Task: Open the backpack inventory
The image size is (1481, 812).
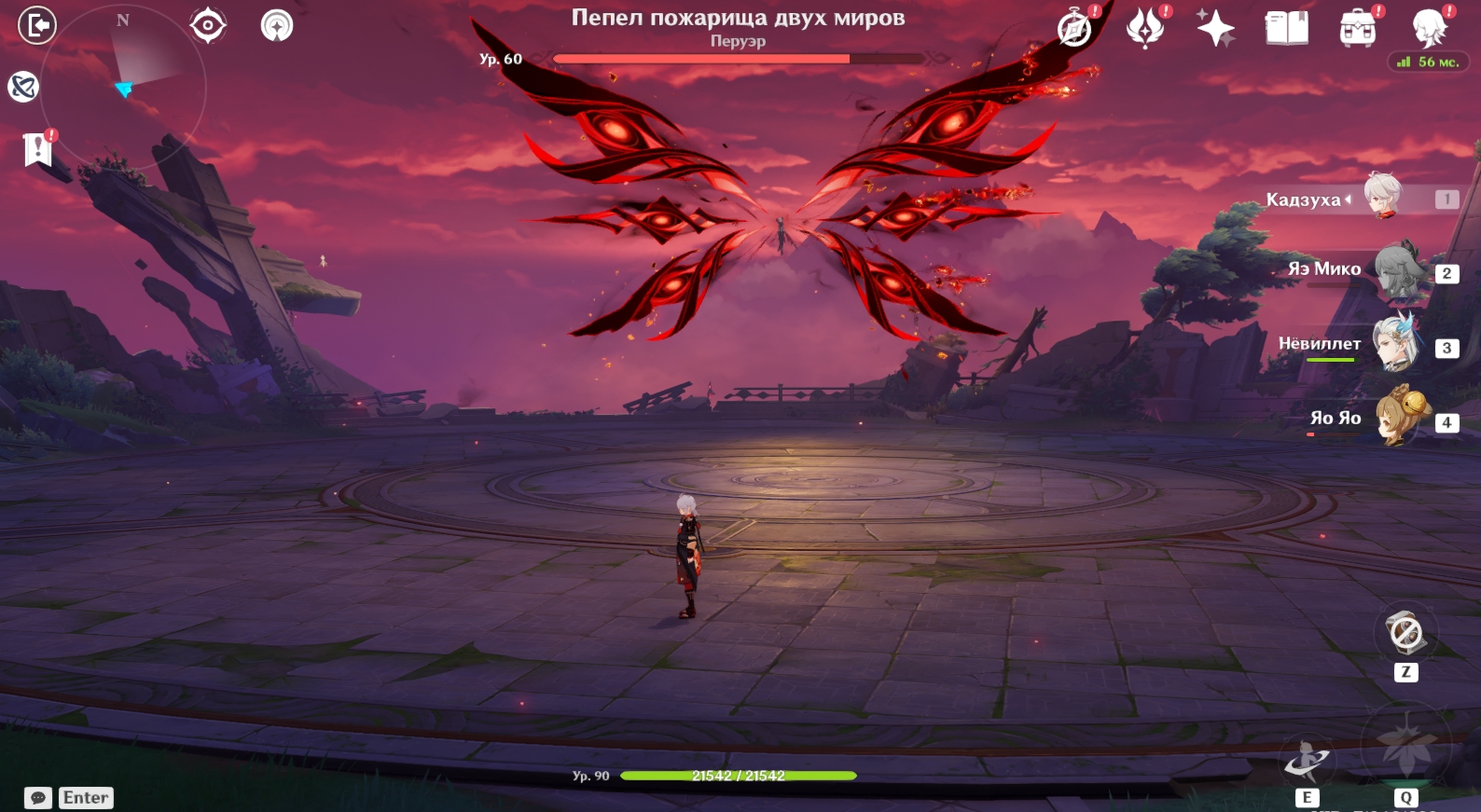Action: (x=1358, y=28)
